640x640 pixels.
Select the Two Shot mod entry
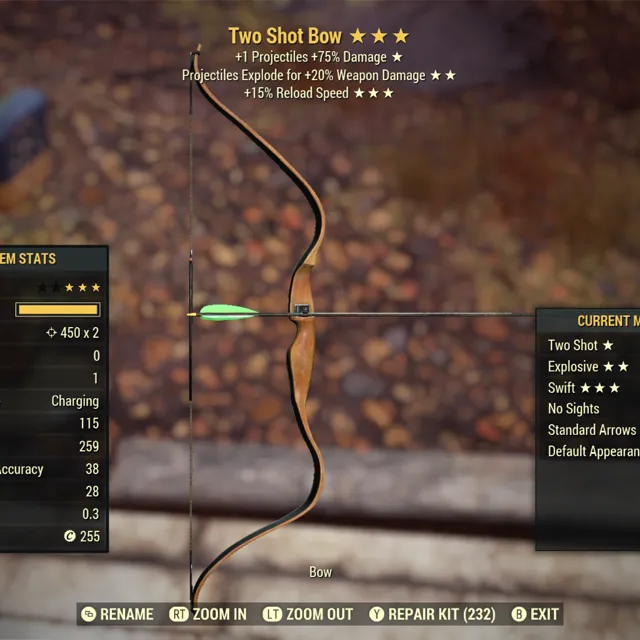tap(580, 346)
